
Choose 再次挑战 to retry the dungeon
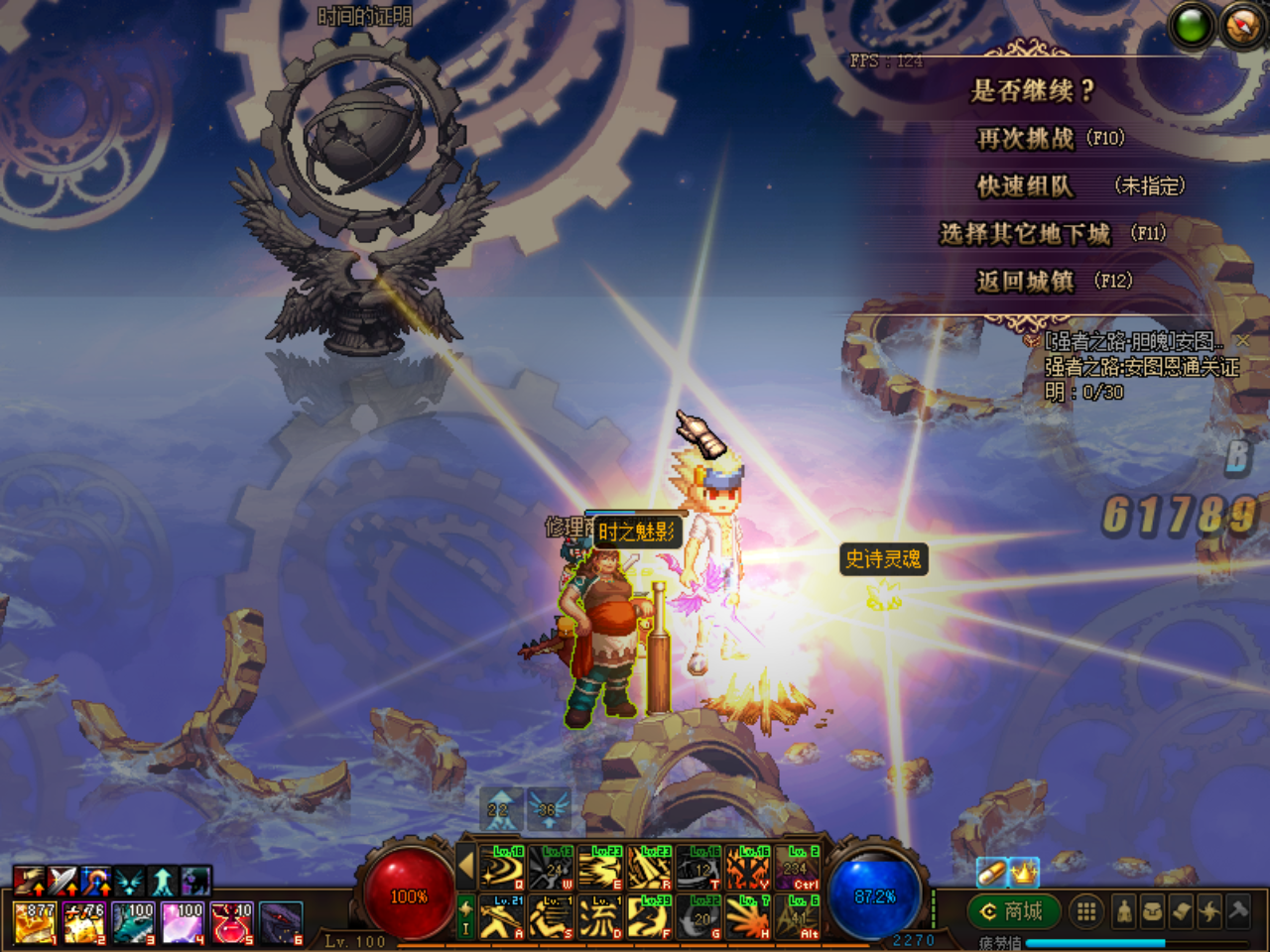[x=1026, y=139]
